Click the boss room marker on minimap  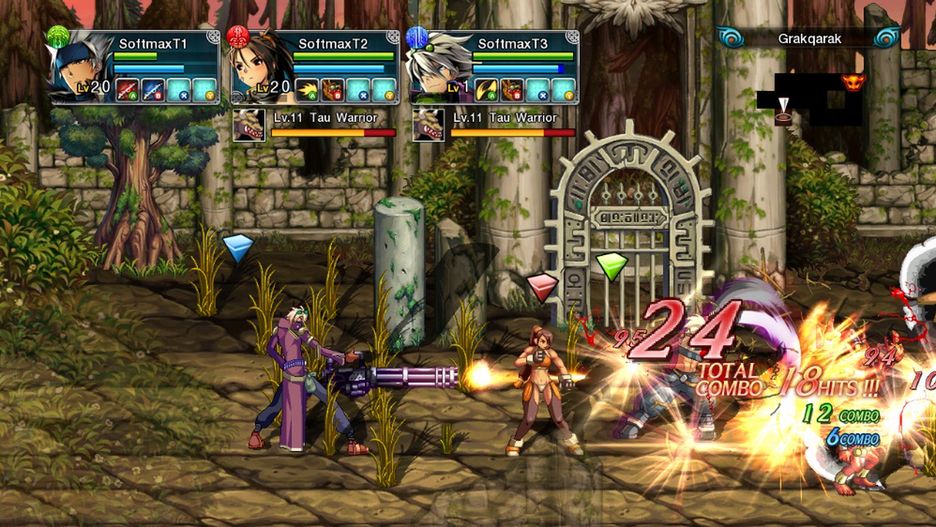pyautogui.click(x=853, y=82)
